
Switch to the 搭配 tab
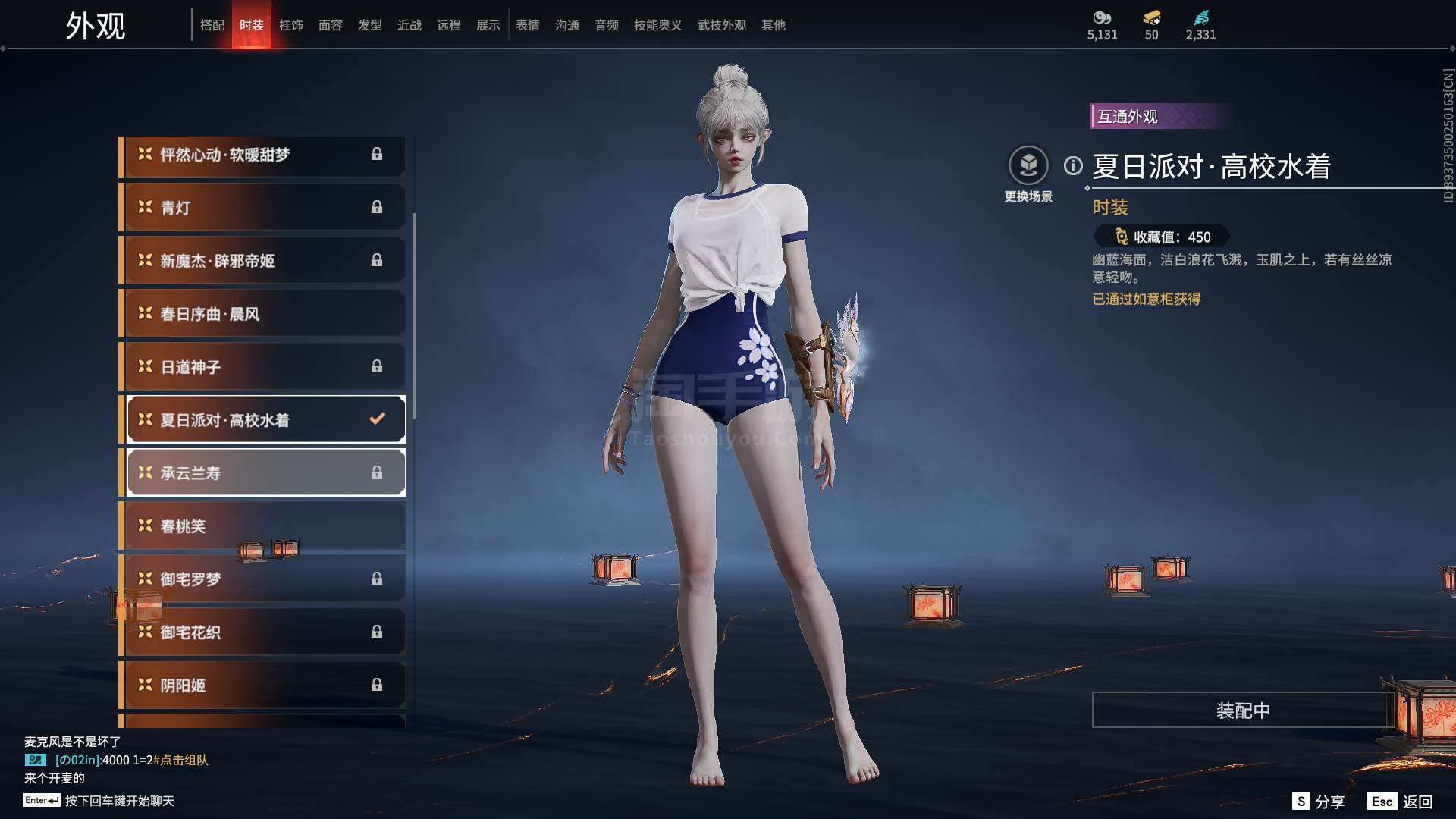tap(212, 25)
